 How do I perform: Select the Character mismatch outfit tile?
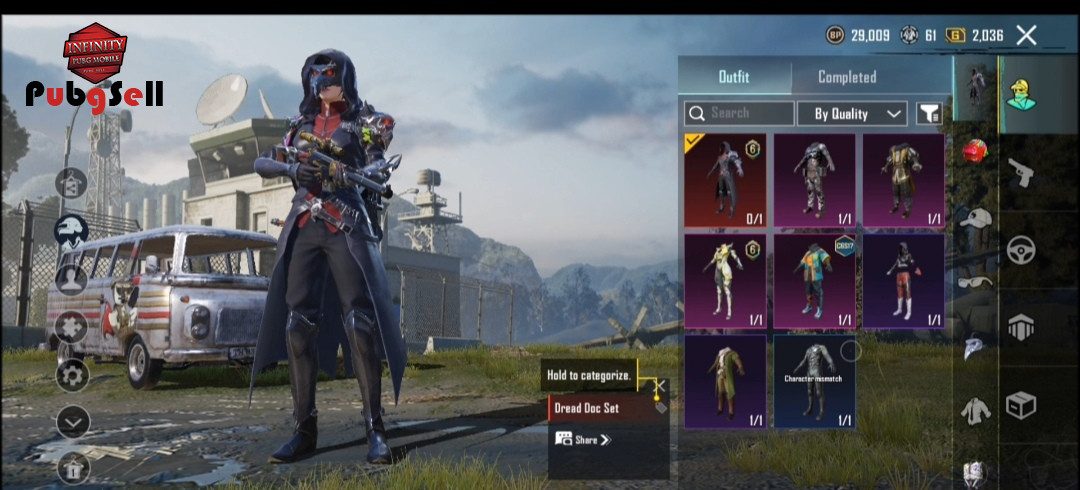[814, 381]
